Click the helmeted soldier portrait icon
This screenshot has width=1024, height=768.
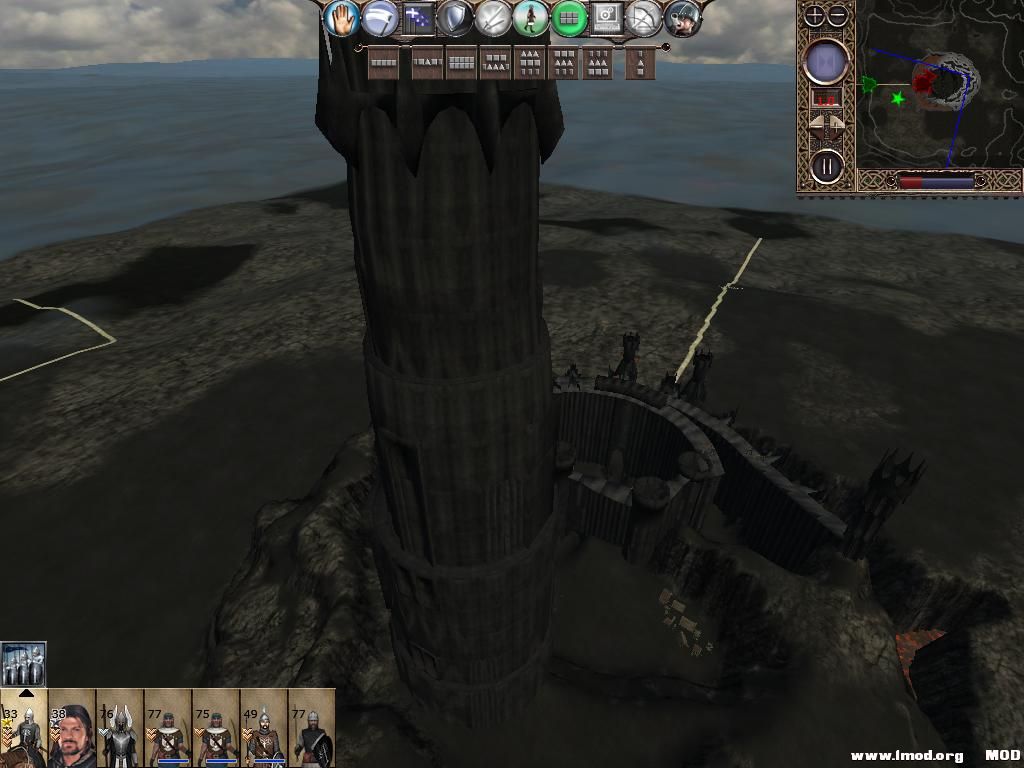point(683,18)
